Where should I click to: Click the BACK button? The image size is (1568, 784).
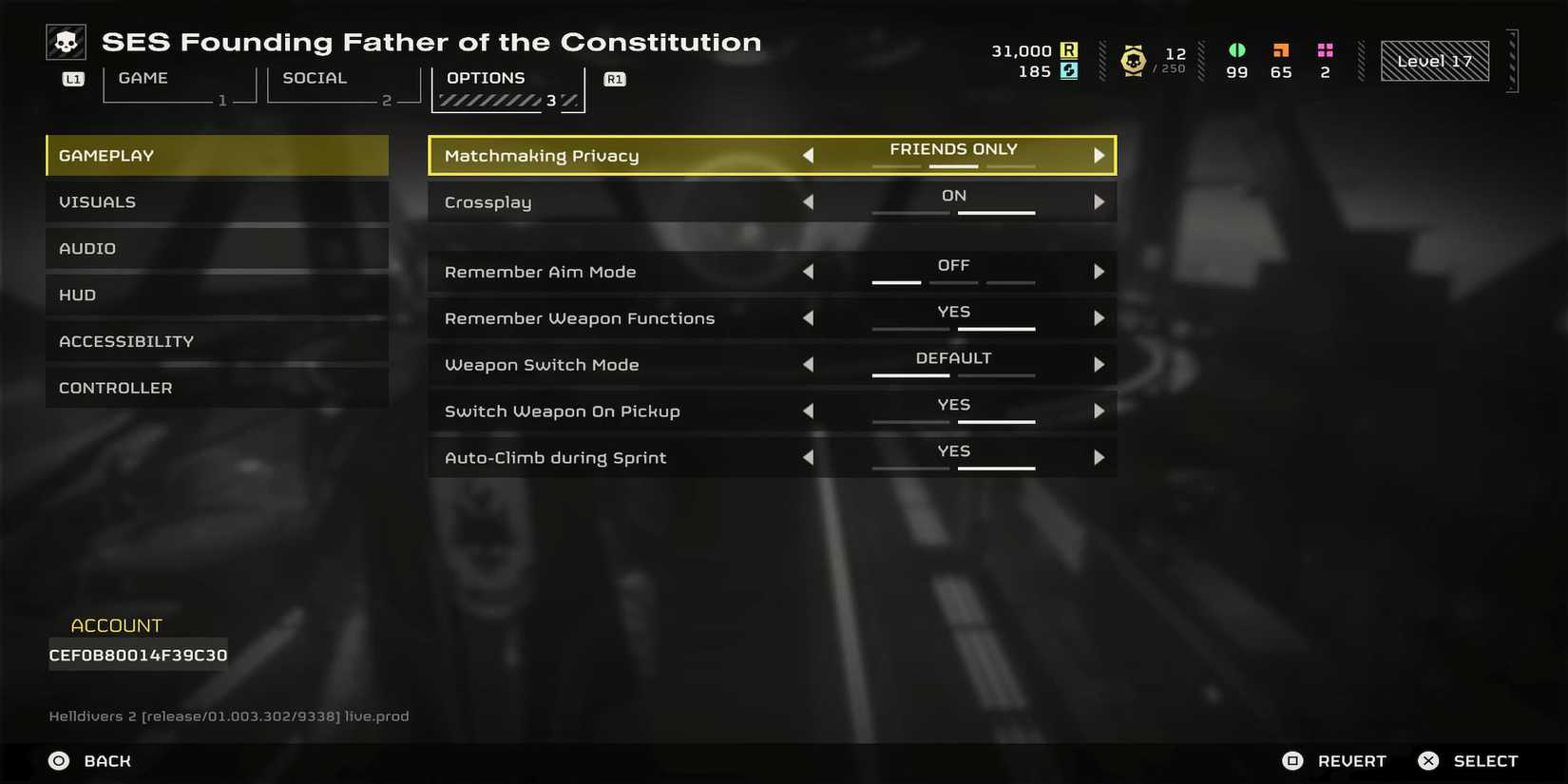click(107, 760)
